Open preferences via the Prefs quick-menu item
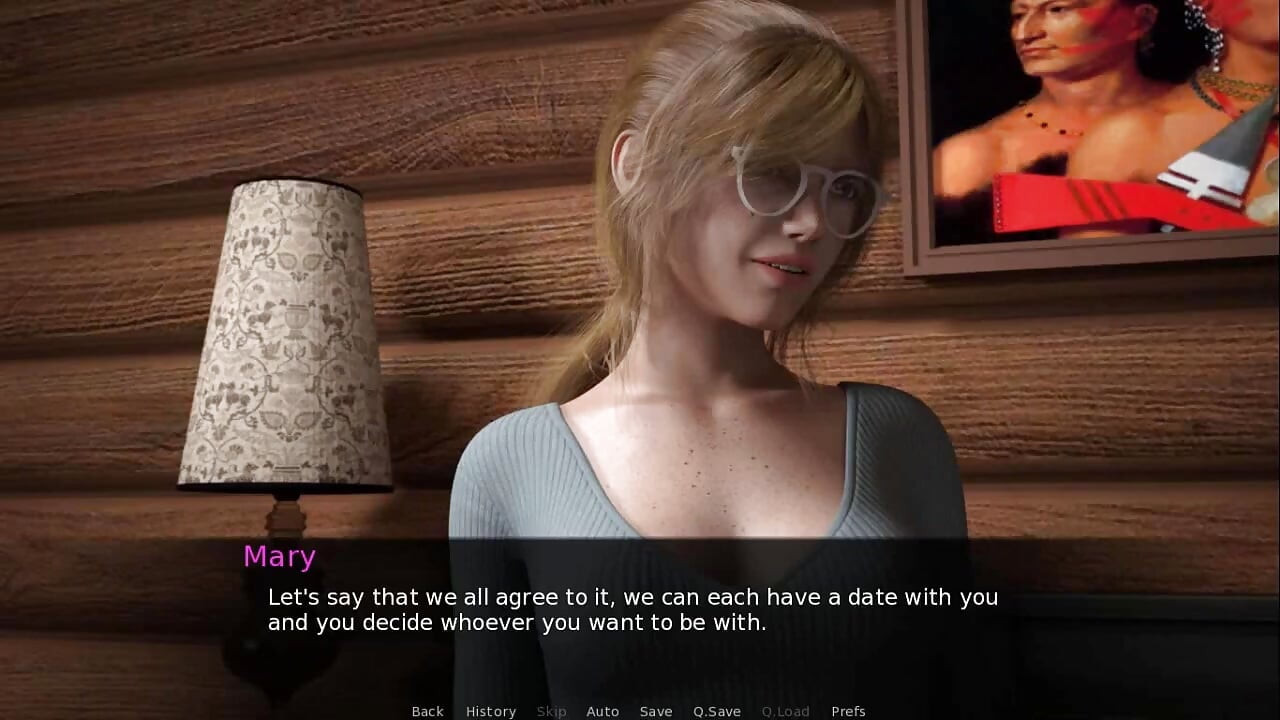This screenshot has width=1280, height=720. pyautogui.click(x=848, y=711)
